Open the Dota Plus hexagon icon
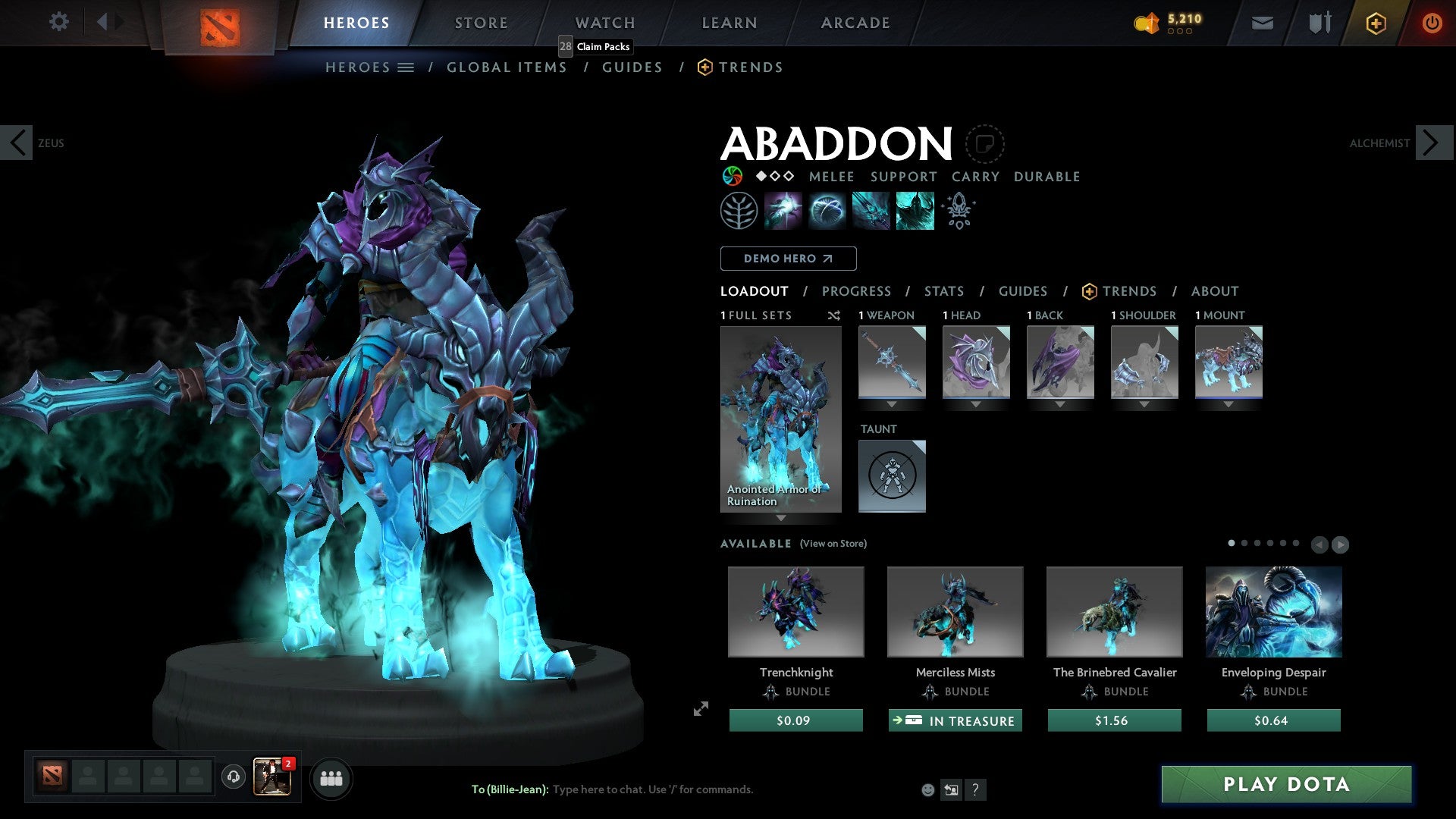The image size is (1456, 819). click(1376, 23)
